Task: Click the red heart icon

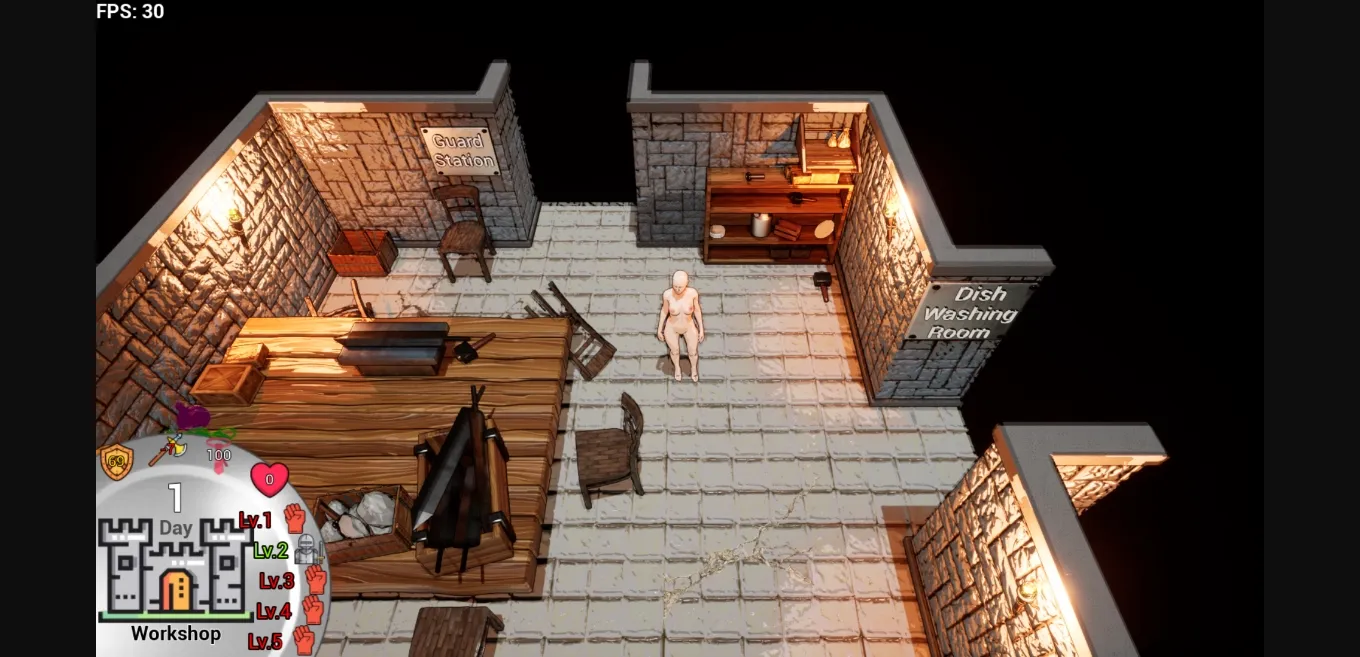Action: (x=269, y=479)
